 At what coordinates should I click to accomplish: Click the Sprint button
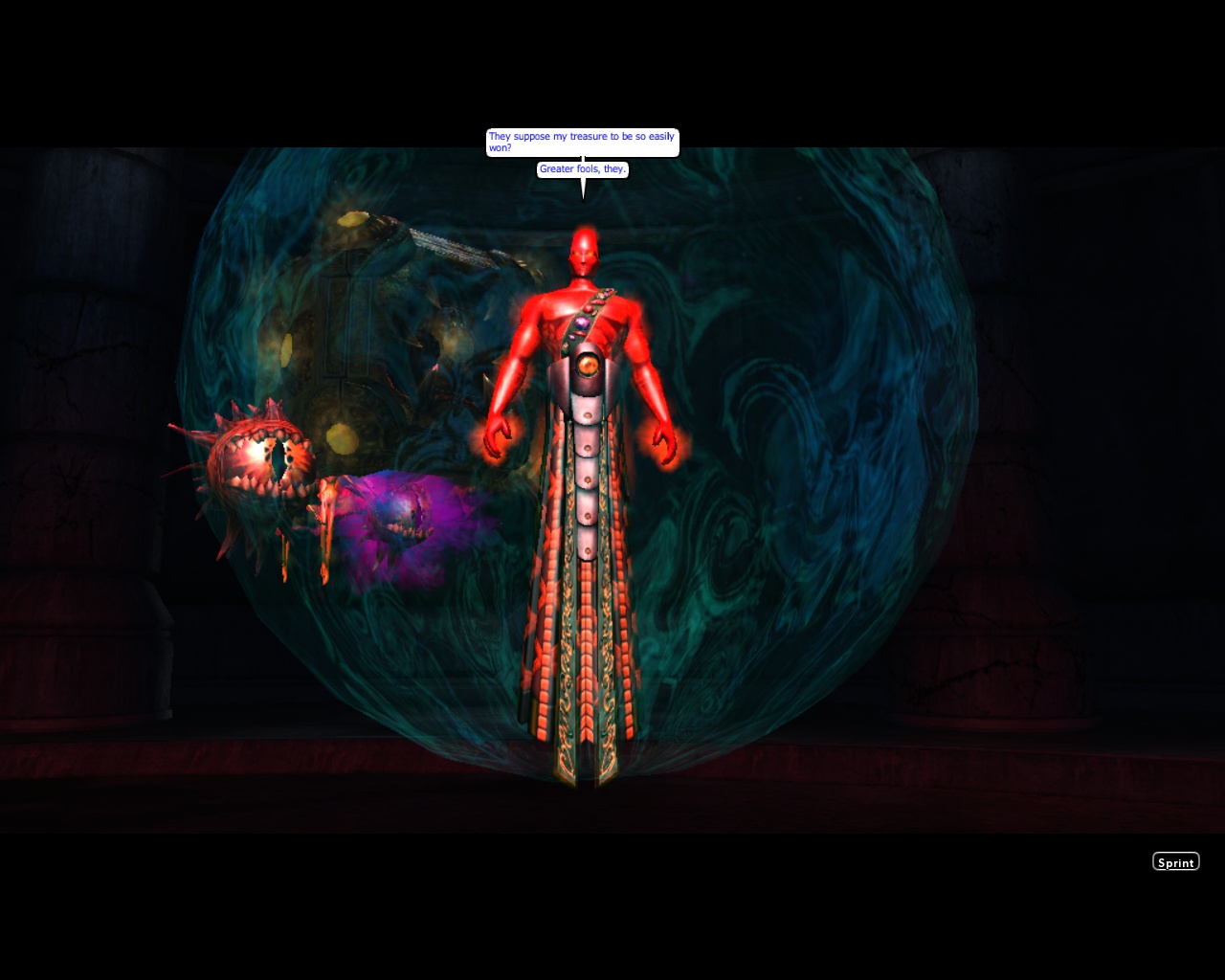coord(1175,861)
